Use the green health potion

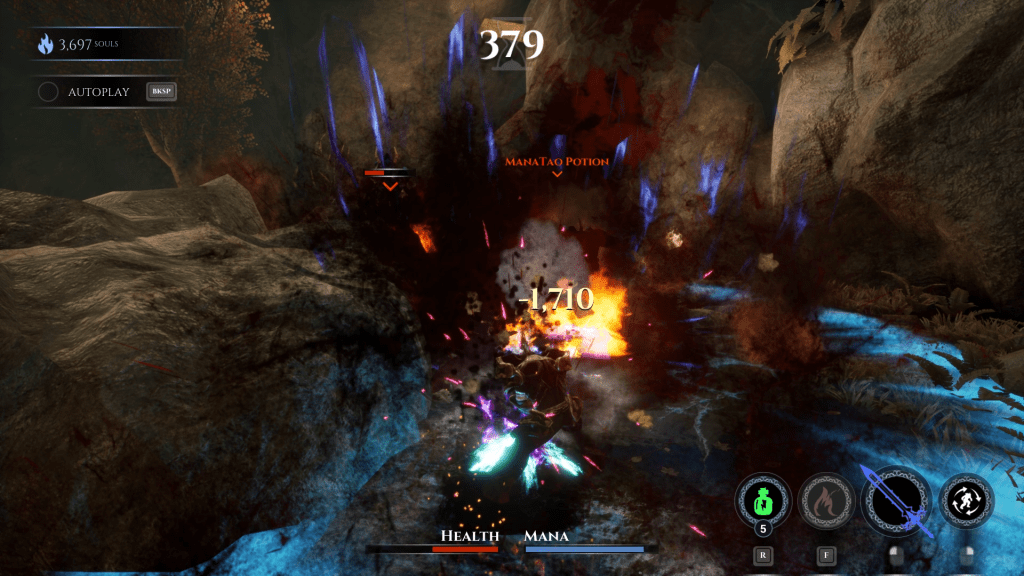click(x=762, y=498)
